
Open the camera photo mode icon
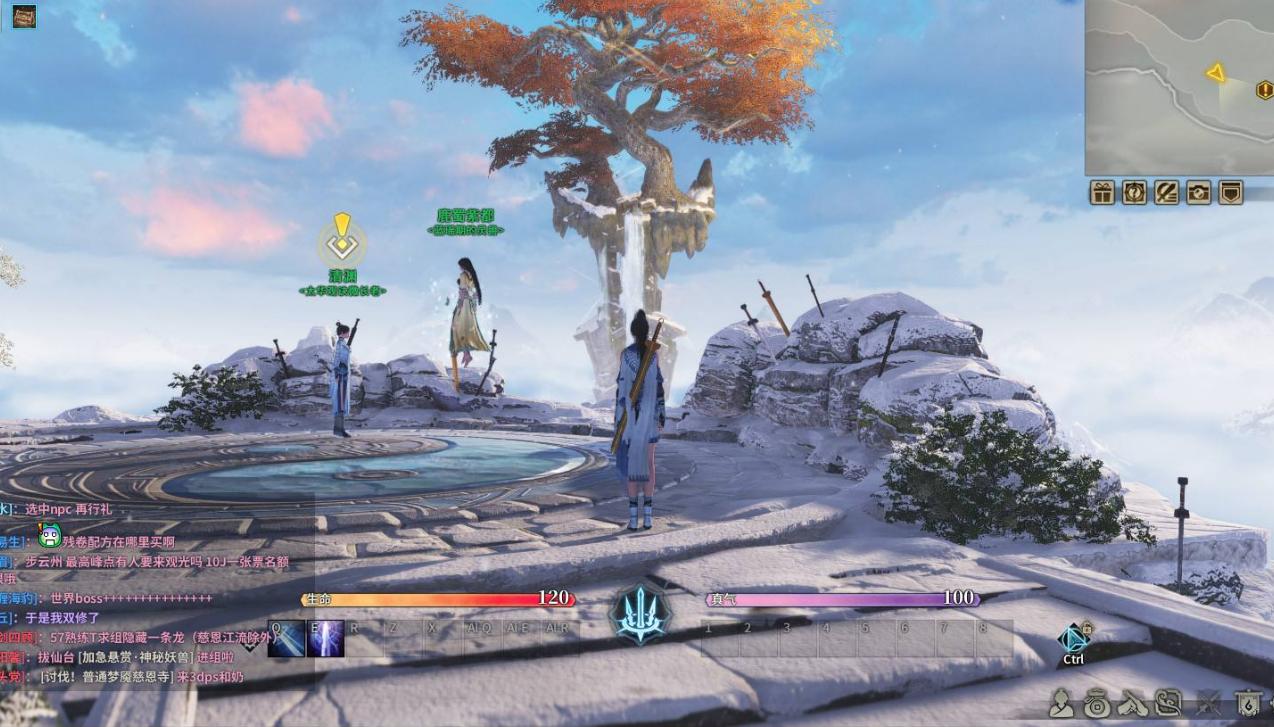tap(1198, 193)
